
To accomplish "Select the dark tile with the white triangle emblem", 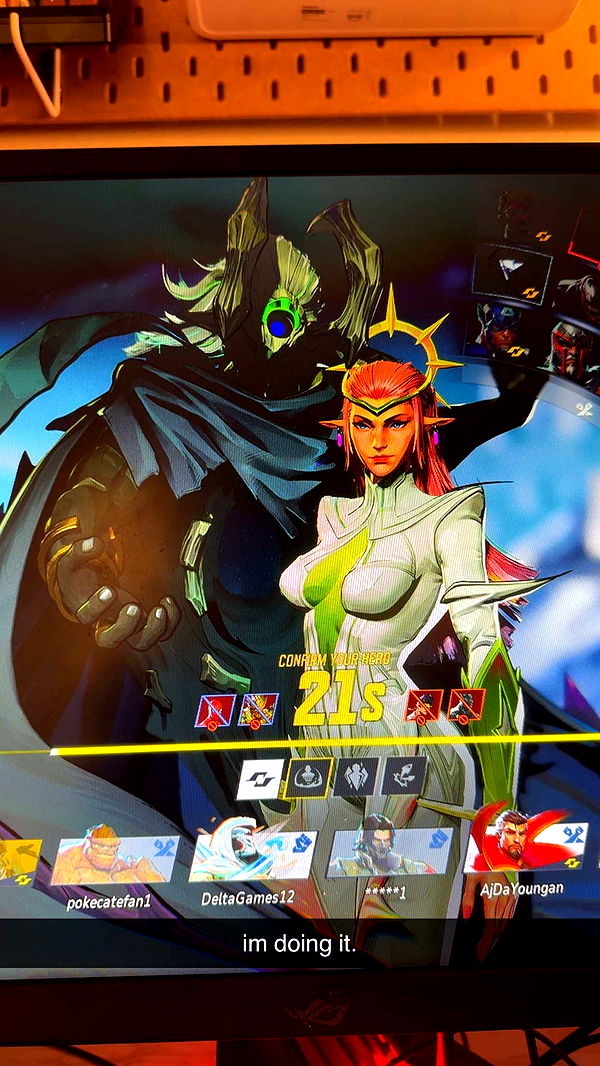I will click(x=512, y=270).
